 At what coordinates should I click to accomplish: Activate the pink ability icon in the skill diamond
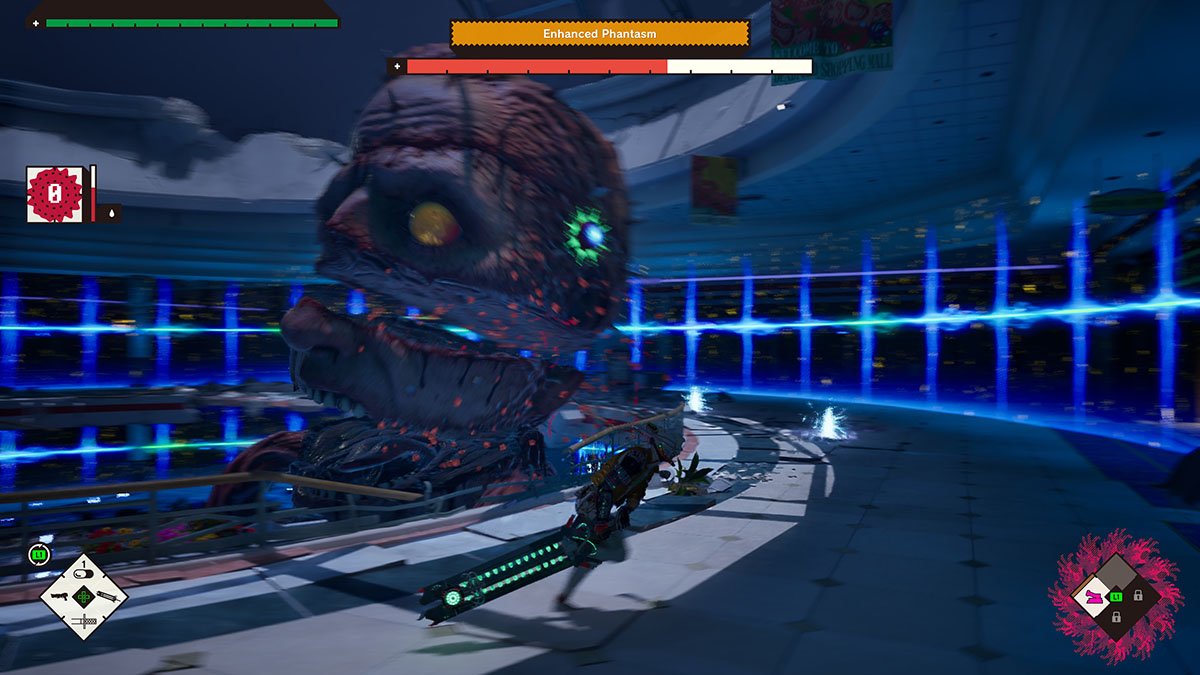(x=1093, y=597)
